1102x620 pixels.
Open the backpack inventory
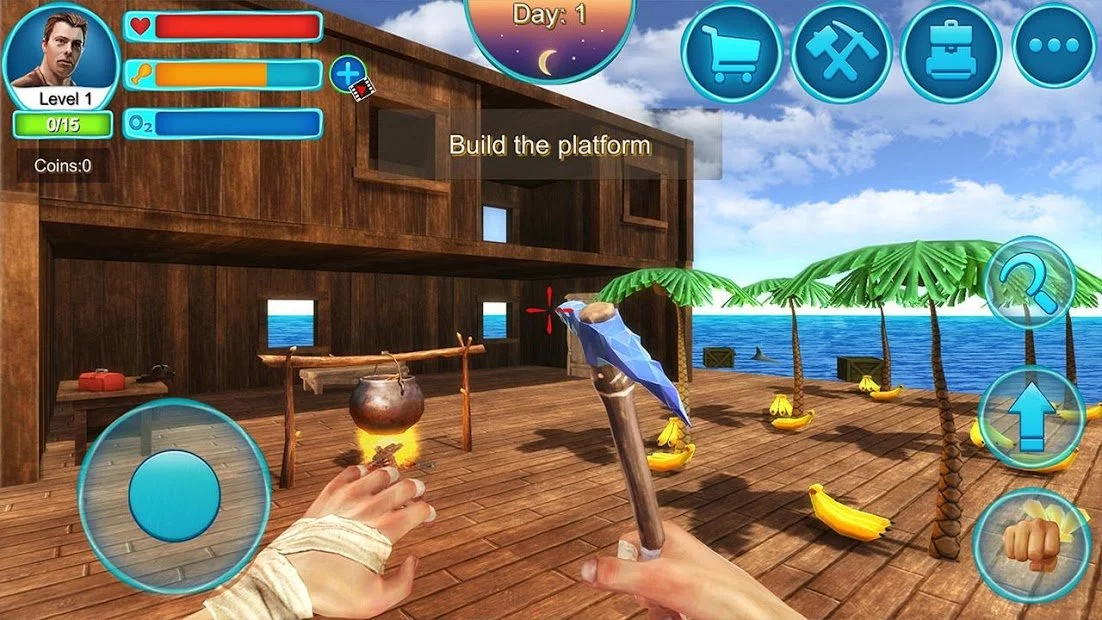point(951,52)
